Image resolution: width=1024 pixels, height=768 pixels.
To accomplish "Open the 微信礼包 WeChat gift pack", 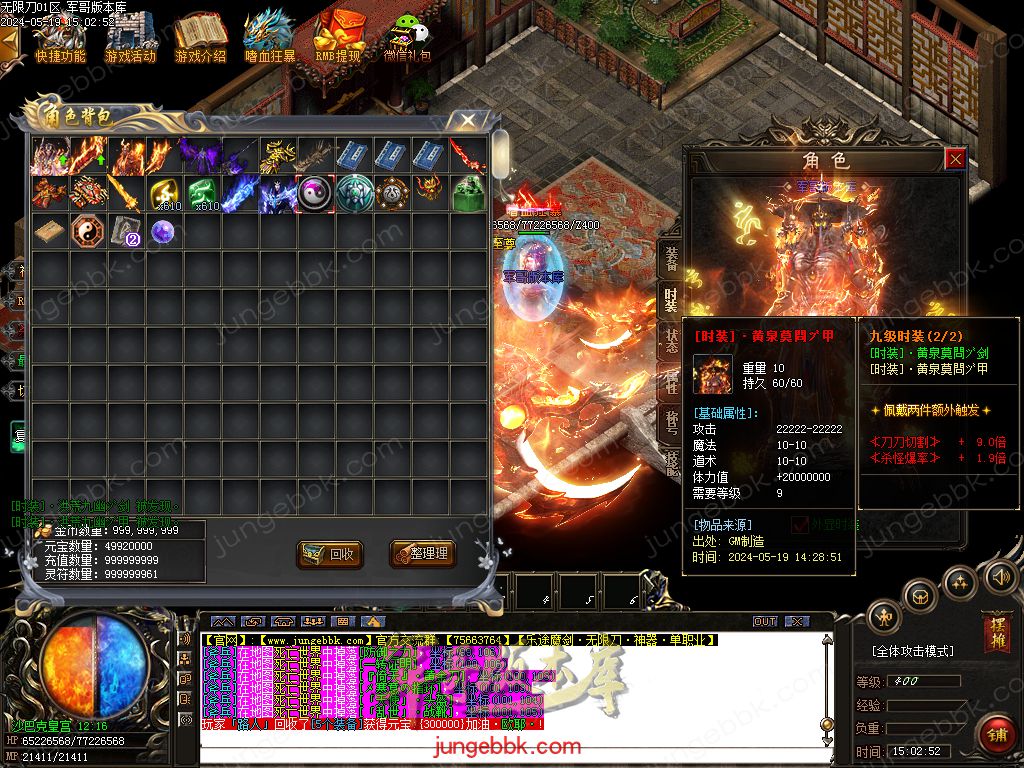I will [406, 38].
